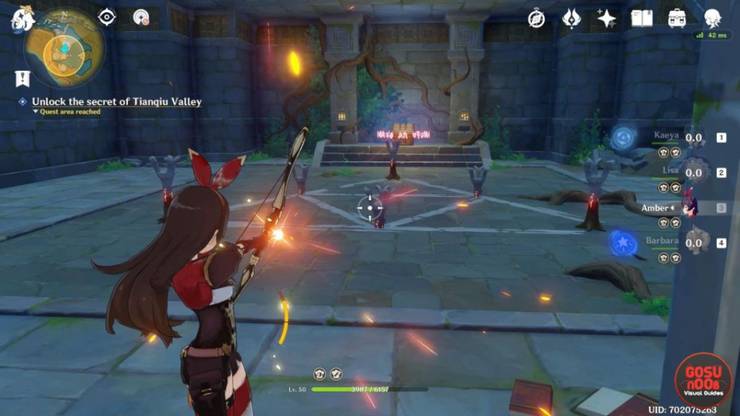The width and height of the screenshot is (740, 416).
Task: Open the Wish star icon
Action: 606,18
